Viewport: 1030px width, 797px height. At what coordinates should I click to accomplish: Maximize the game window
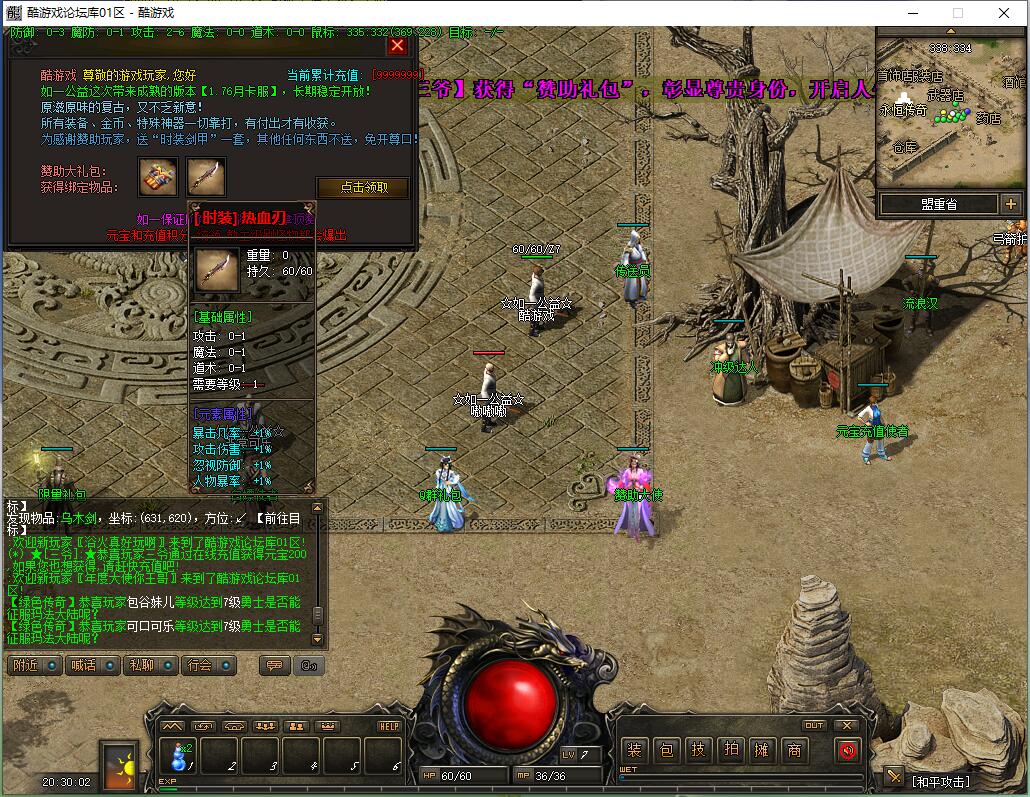click(957, 13)
